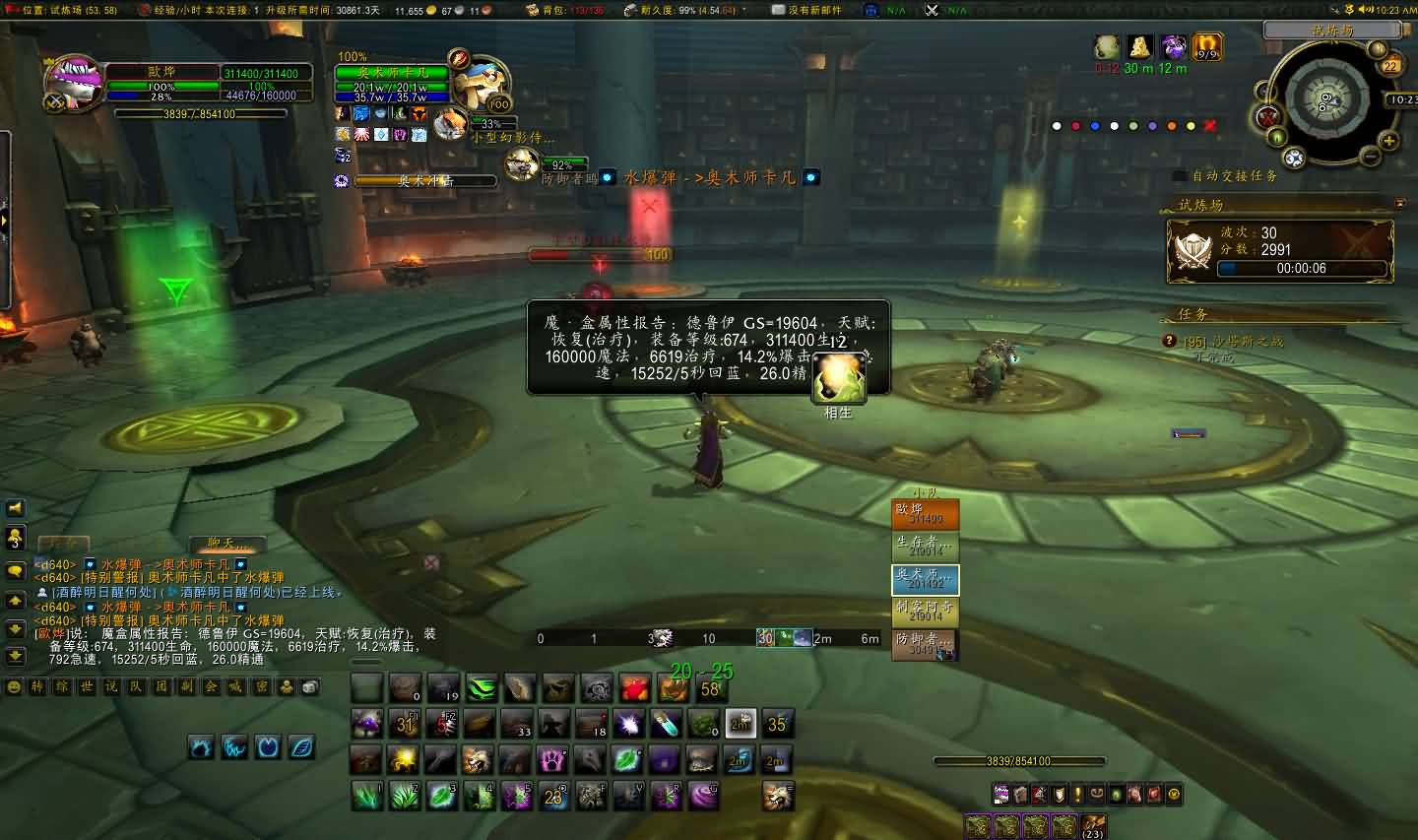Open the social friends button showing 3
Screen dimensions: 1418x840
[15, 538]
